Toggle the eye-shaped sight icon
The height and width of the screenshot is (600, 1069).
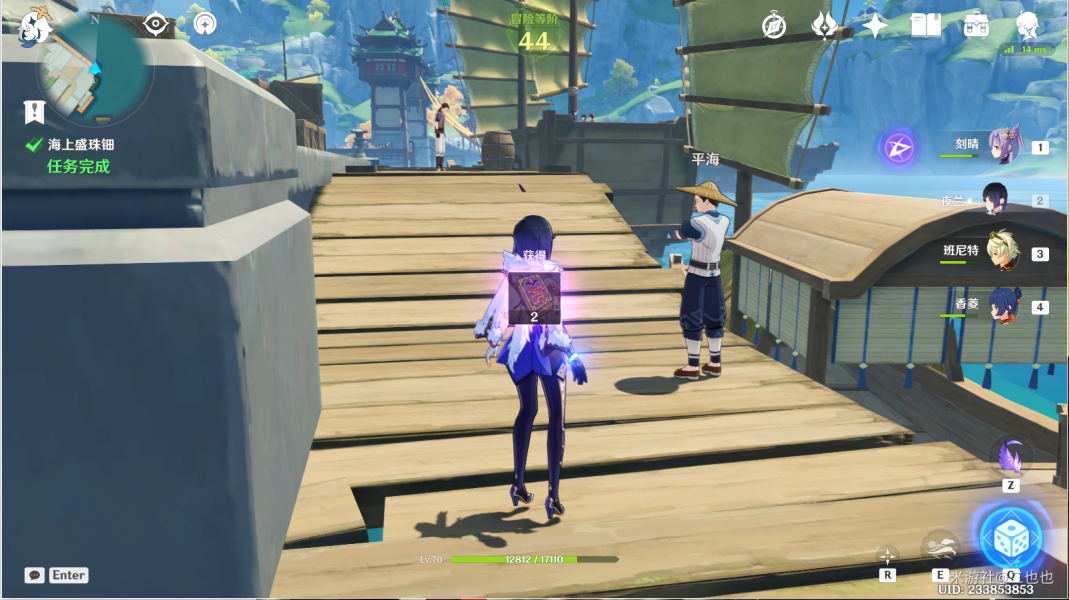click(x=156, y=24)
